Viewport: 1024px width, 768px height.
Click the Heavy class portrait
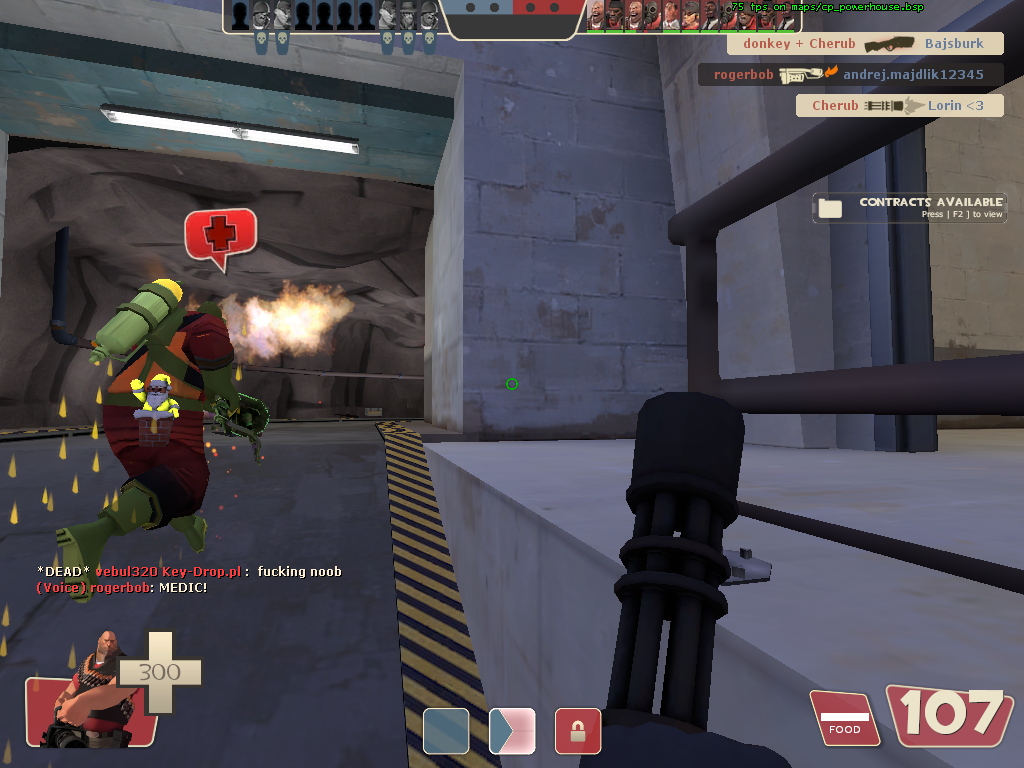88,692
